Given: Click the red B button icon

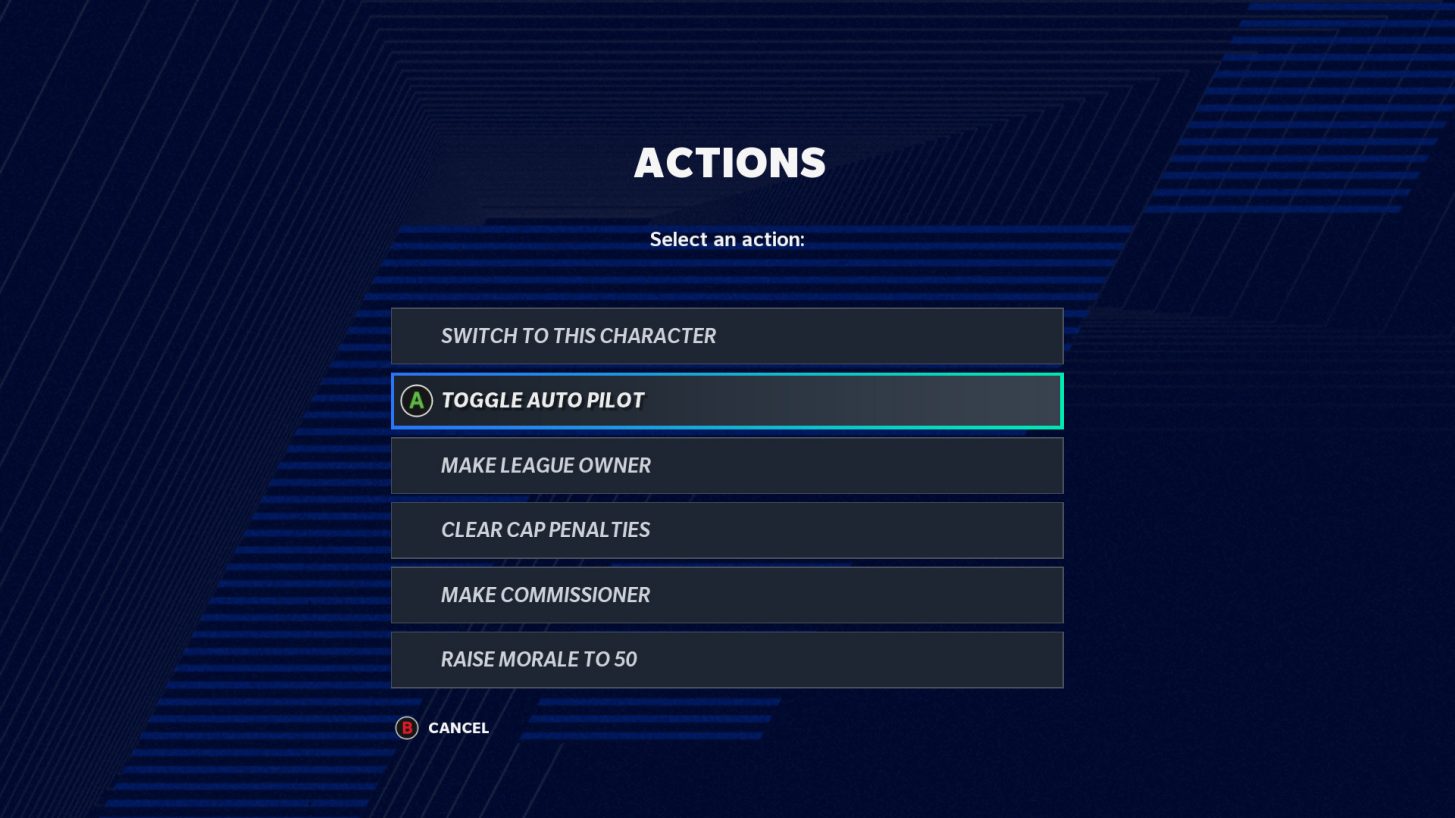Looking at the screenshot, I should [x=405, y=728].
